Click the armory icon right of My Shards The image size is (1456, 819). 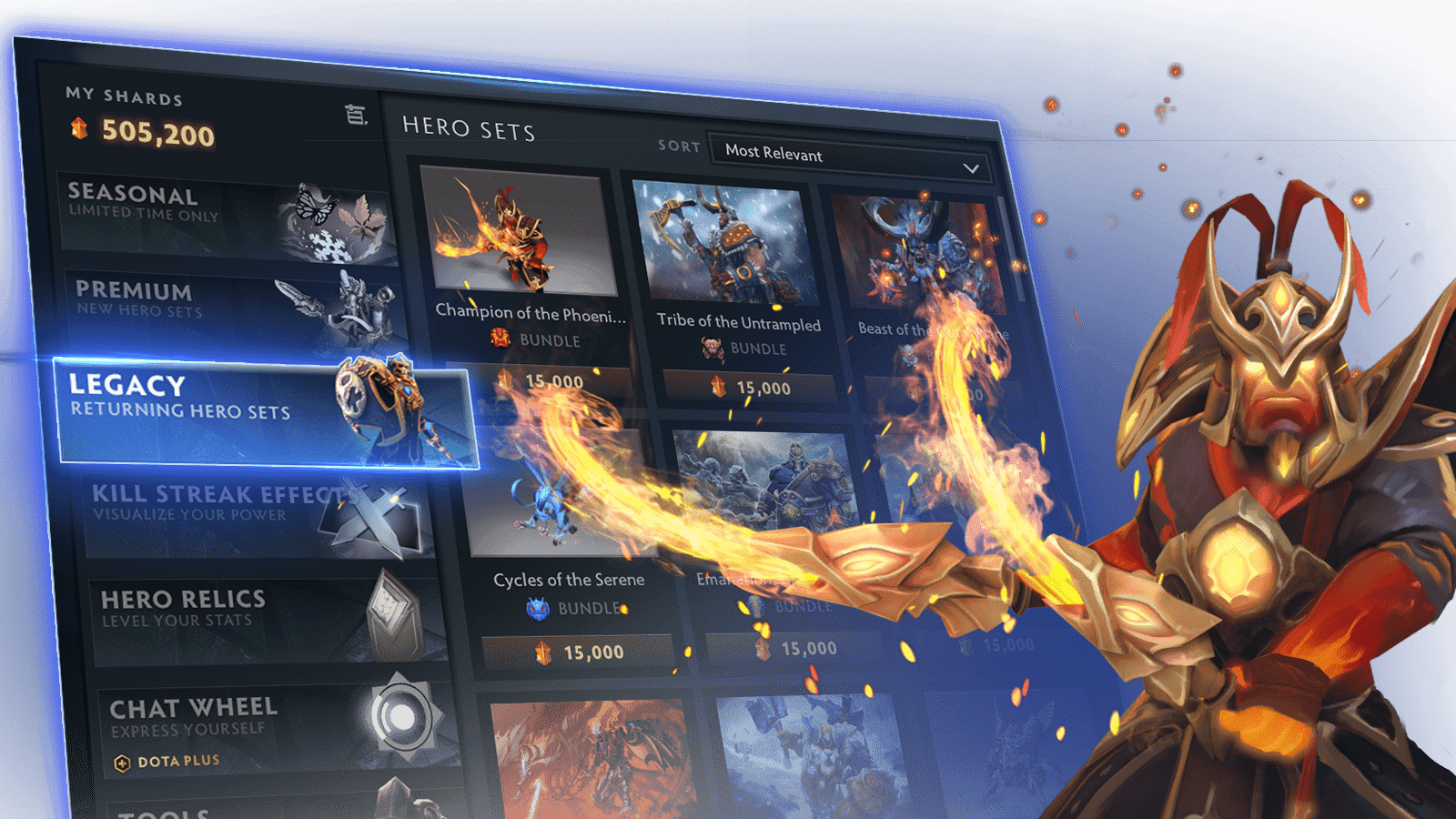[356, 113]
